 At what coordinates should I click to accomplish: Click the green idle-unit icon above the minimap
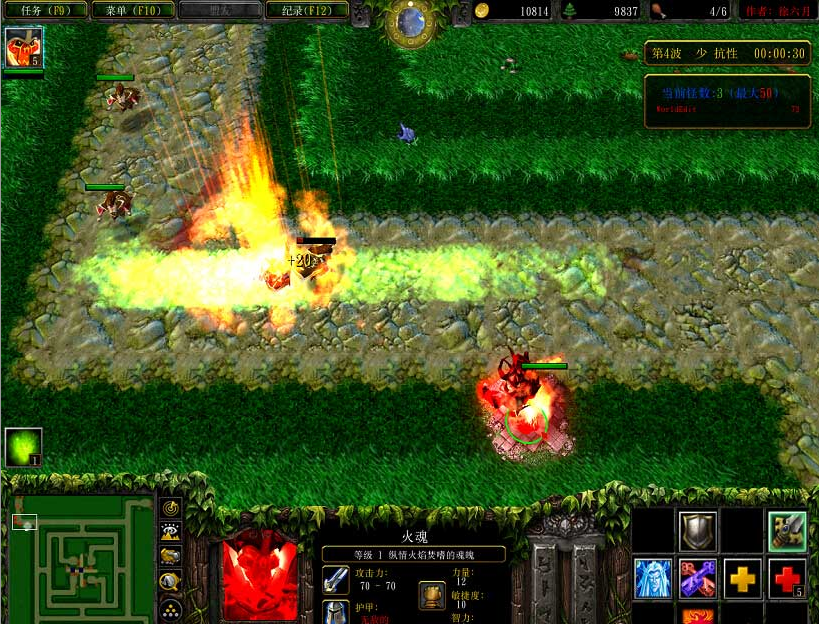[23, 447]
